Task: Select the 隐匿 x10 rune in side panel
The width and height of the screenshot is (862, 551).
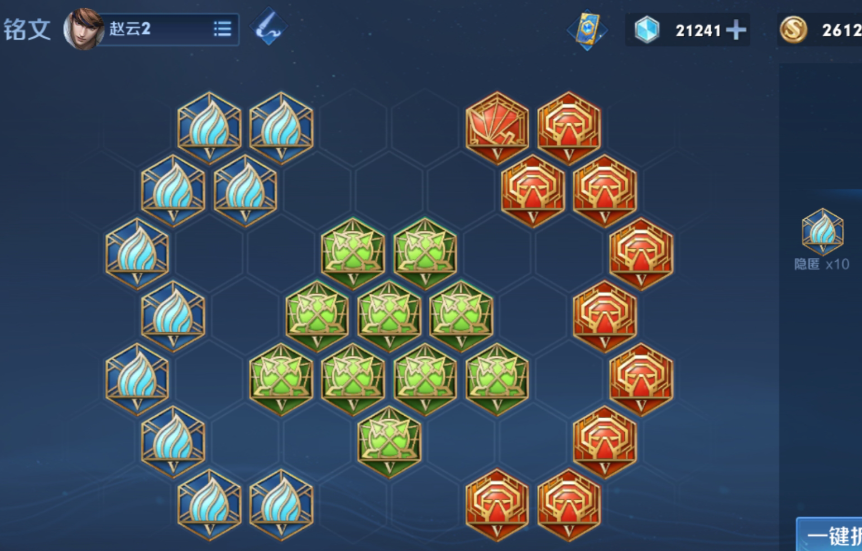Action: point(822,233)
